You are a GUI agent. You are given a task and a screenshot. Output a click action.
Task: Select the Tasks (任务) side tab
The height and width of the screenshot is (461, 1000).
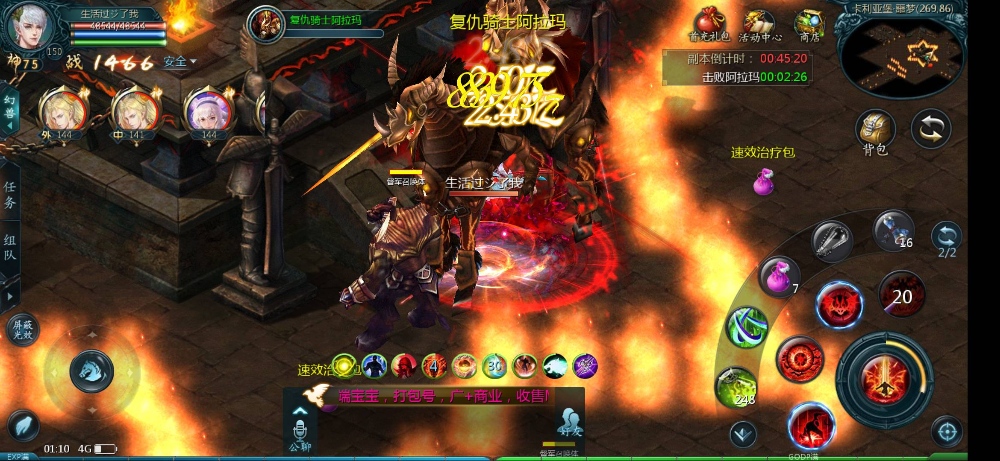(10, 195)
